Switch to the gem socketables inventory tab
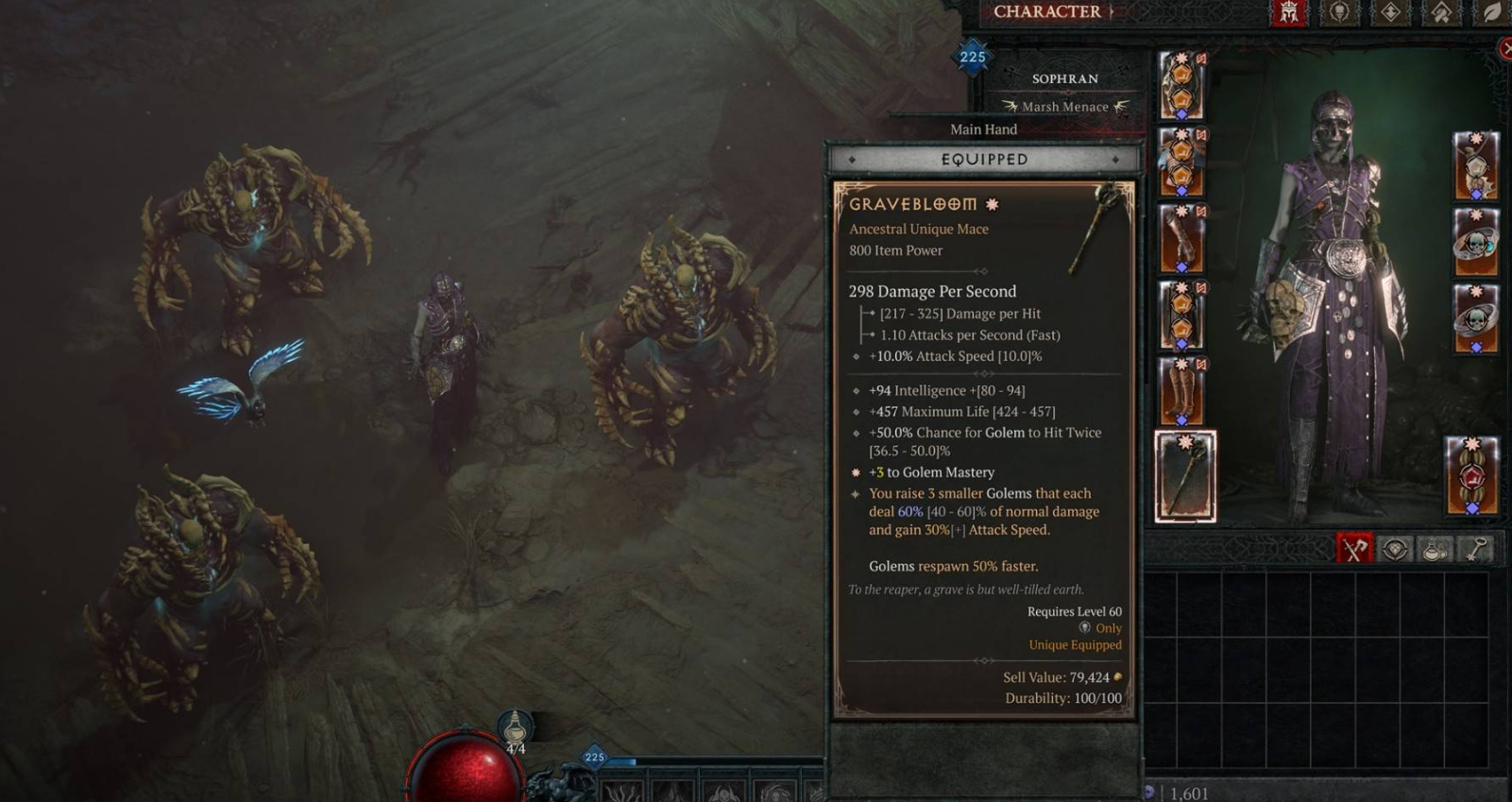This screenshot has width=1512, height=802. pyautogui.click(x=1395, y=549)
